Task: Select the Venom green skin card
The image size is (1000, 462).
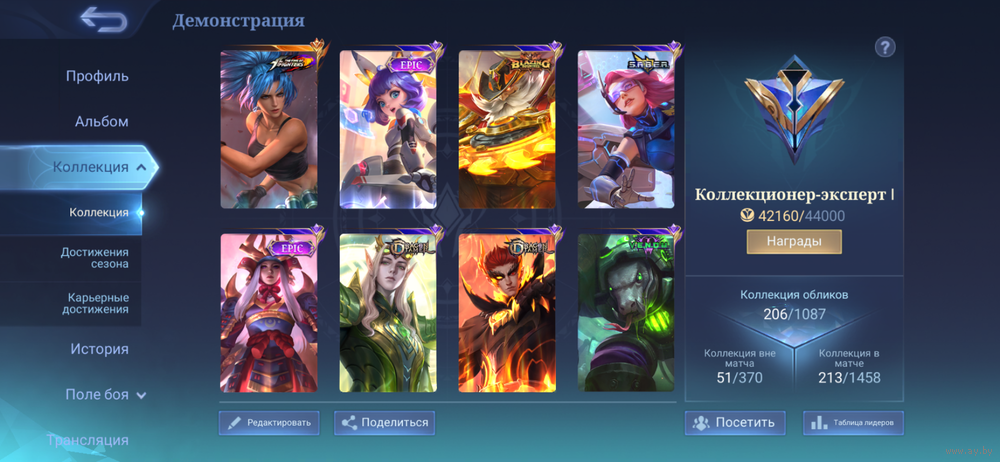Action: point(626,312)
